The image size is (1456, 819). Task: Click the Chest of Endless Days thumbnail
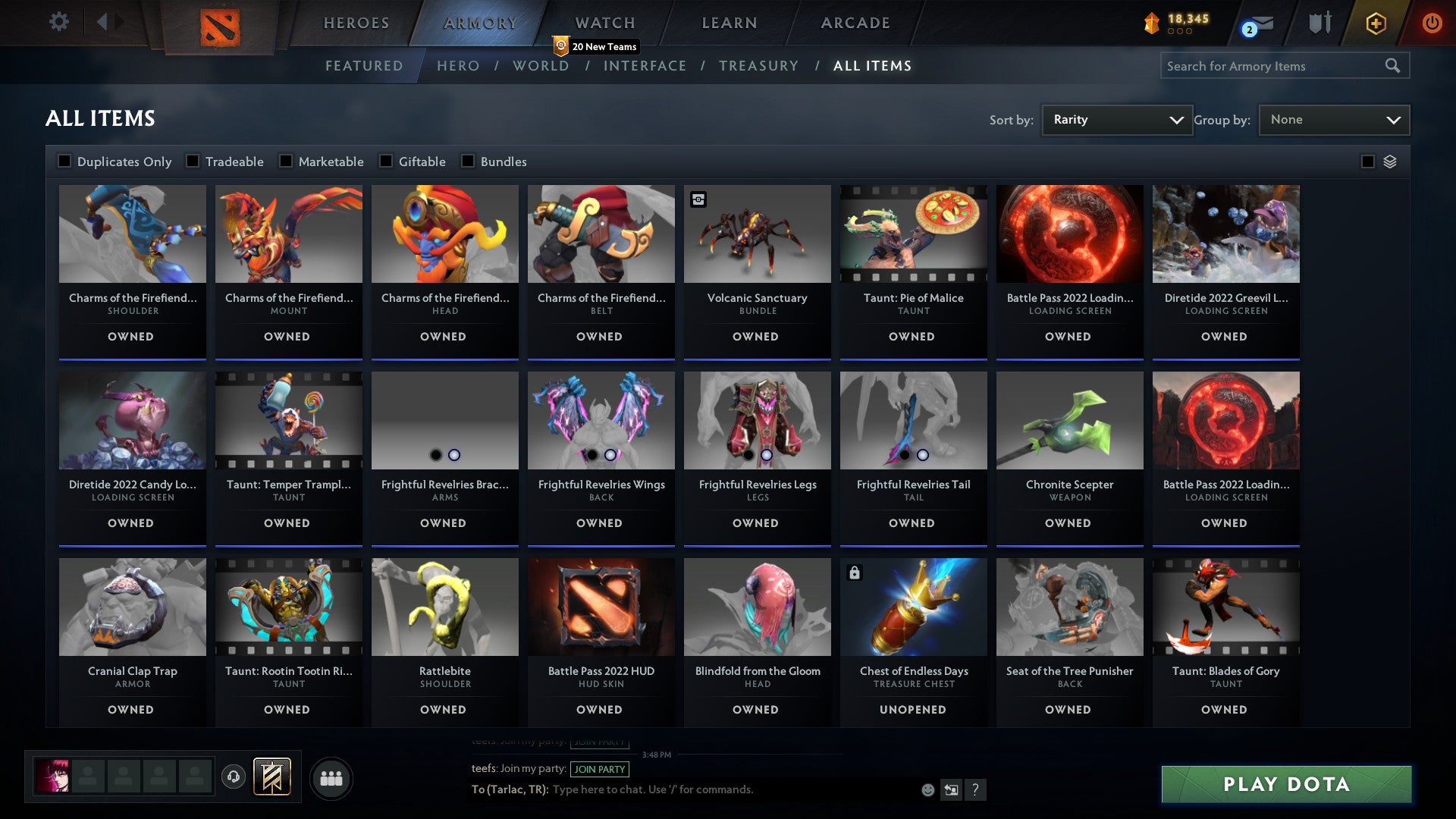[x=913, y=606]
